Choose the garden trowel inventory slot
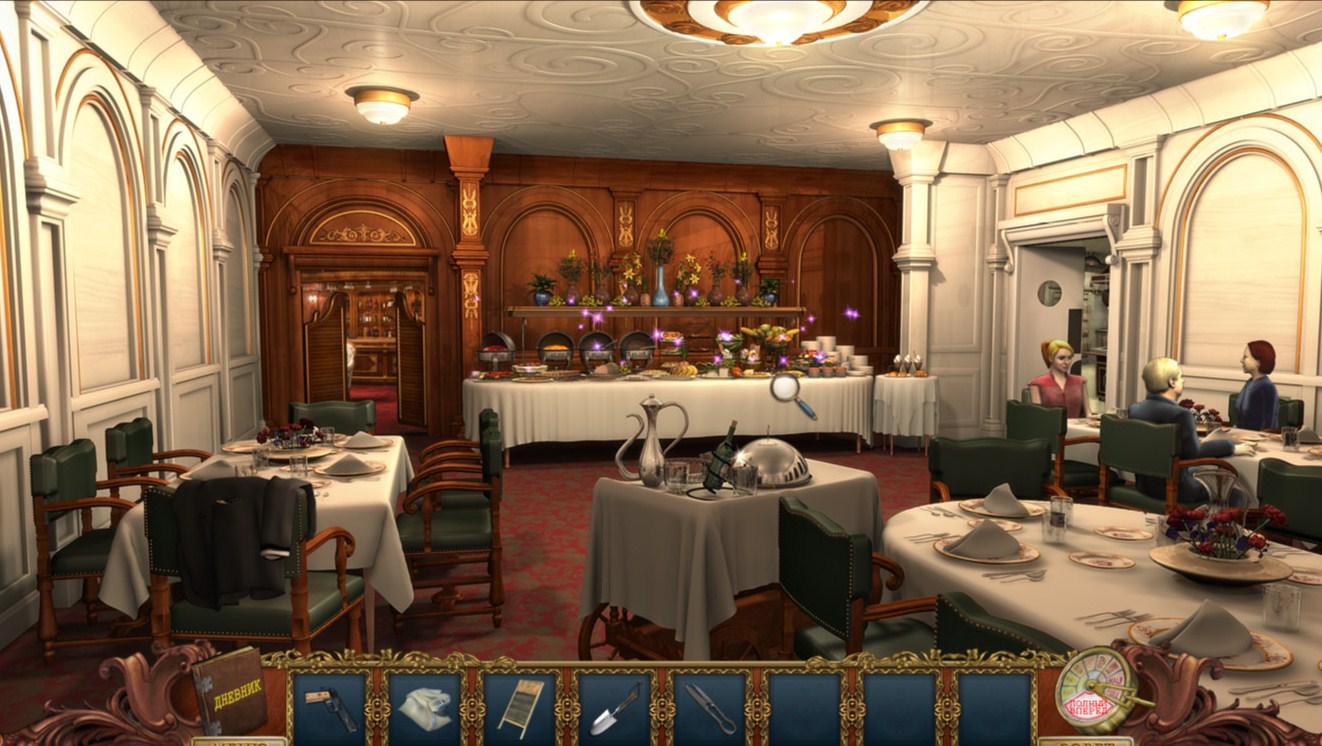 (615, 708)
